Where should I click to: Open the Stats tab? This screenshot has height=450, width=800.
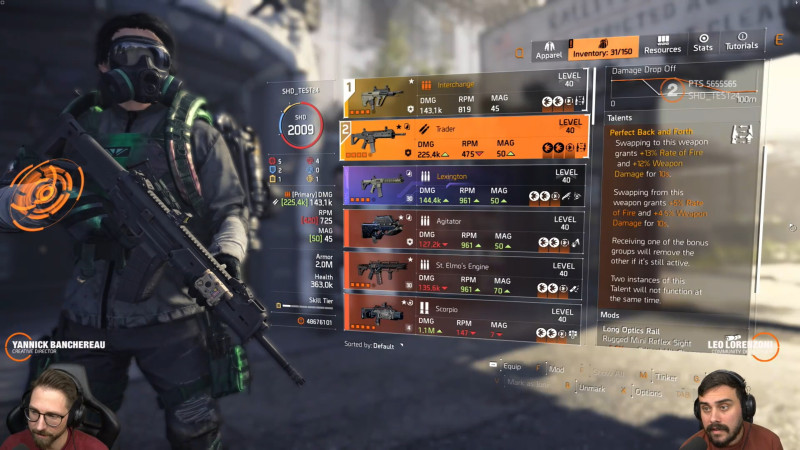point(704,43)
